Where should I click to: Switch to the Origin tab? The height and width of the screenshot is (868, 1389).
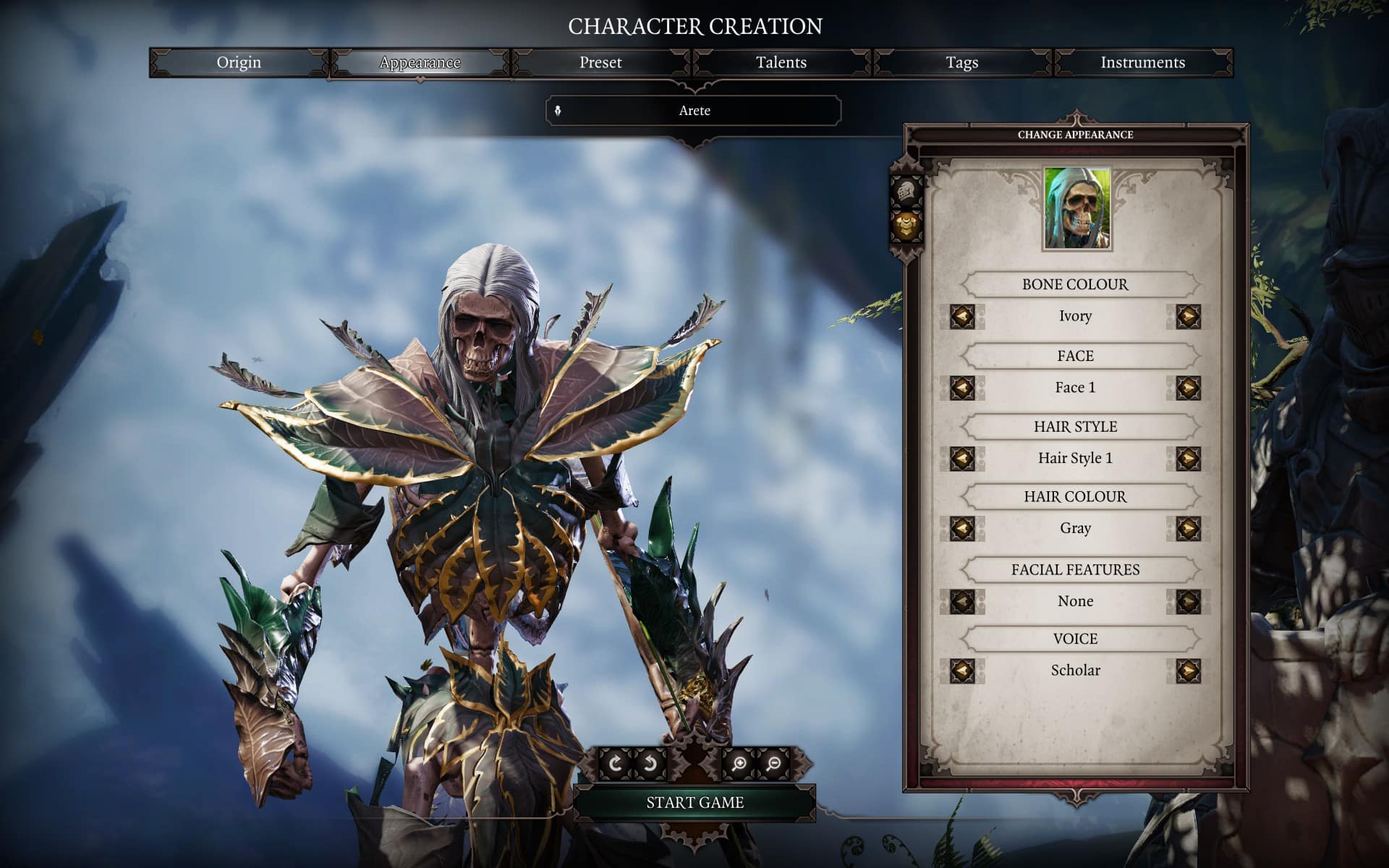tap(239, 63)
